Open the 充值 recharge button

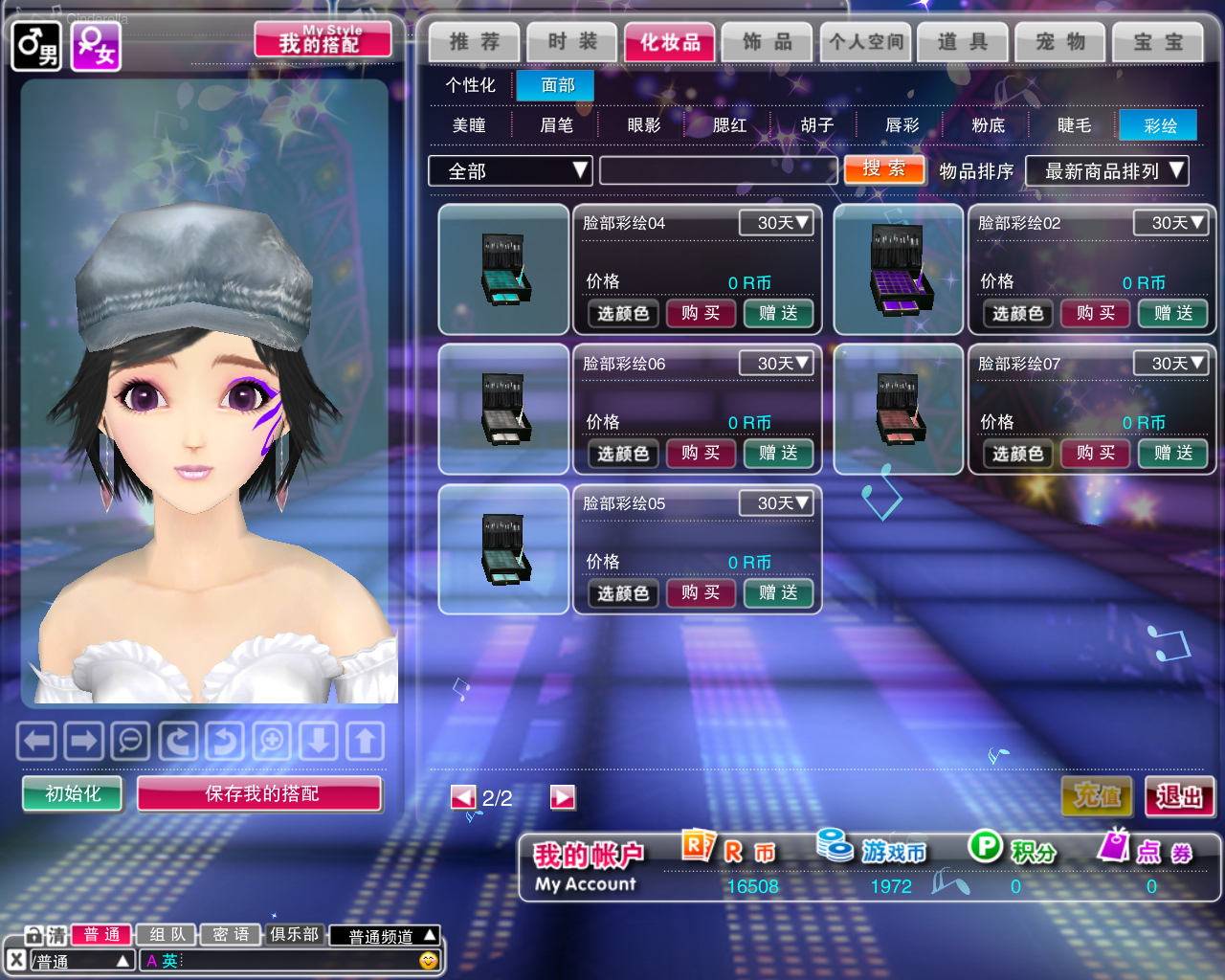tap(1097, 796)
